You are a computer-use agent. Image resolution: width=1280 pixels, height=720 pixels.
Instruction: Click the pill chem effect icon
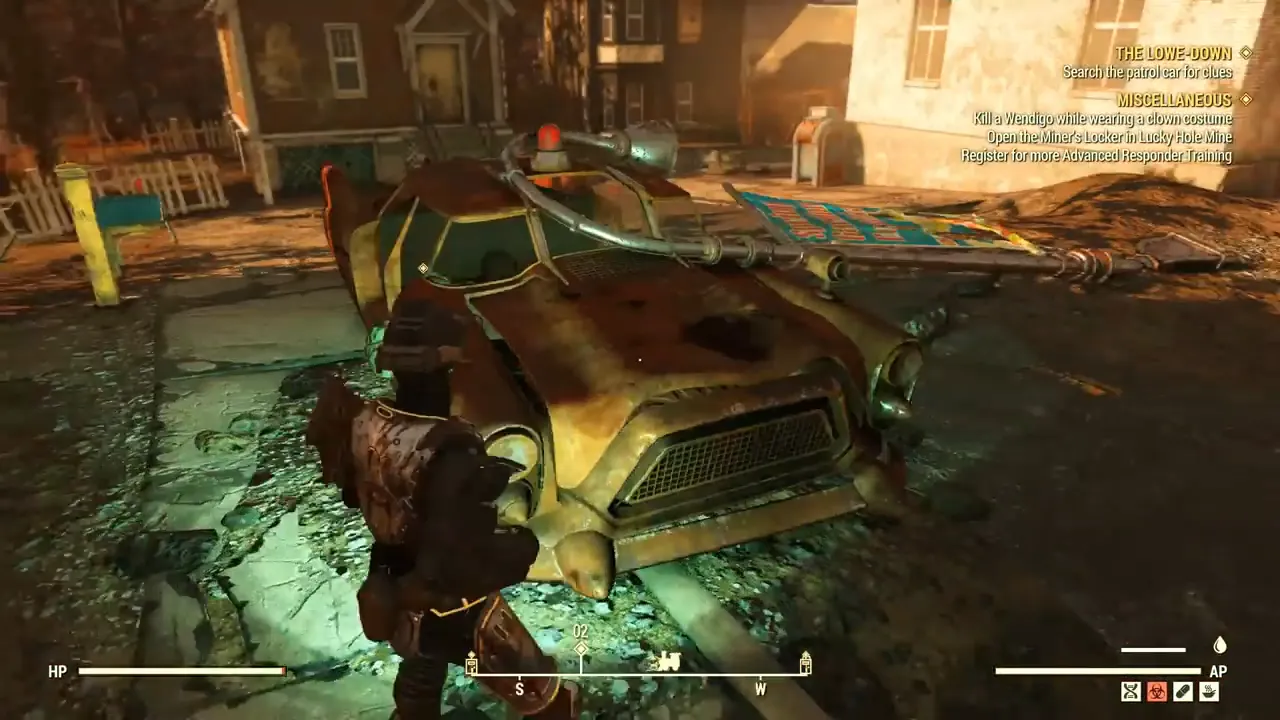pos(1183,691)
